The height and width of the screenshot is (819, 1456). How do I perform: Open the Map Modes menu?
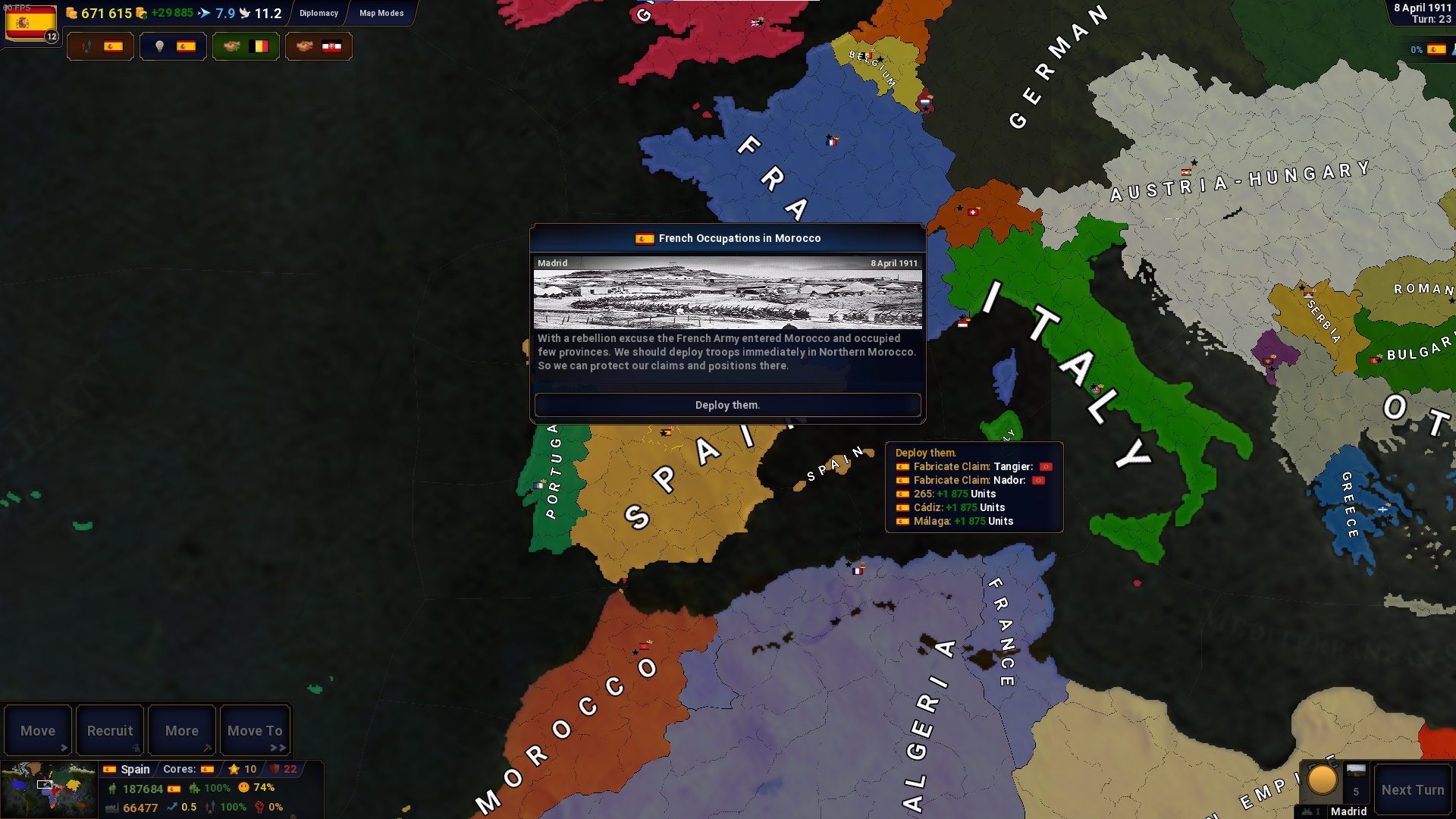click(x=381, y=13)
